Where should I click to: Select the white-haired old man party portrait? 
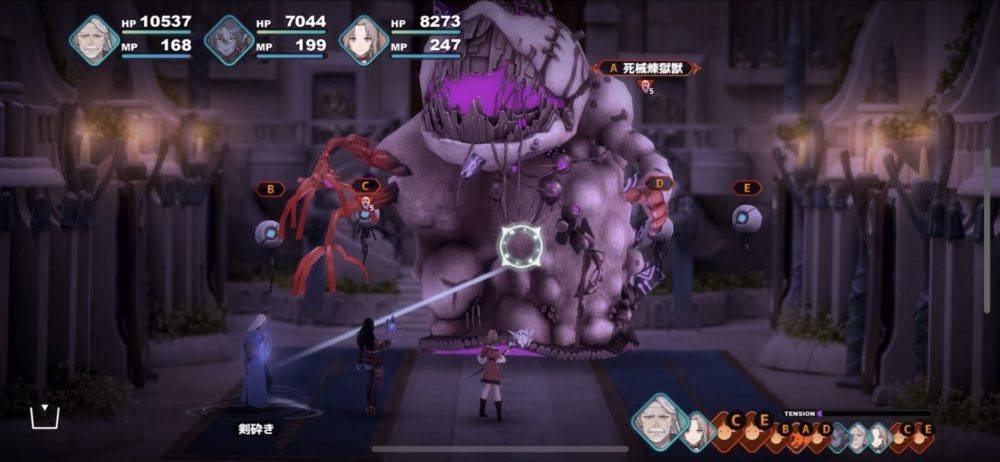click(95, 40)
